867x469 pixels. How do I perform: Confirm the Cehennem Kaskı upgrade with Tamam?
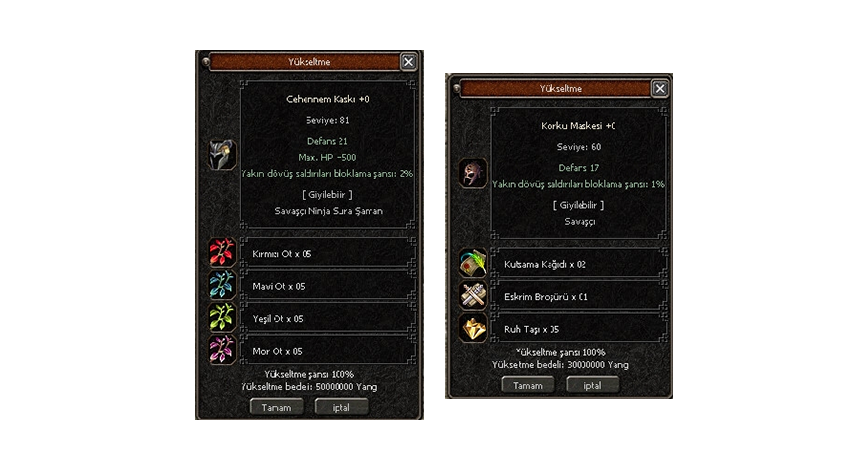click(x=276, y=407)
